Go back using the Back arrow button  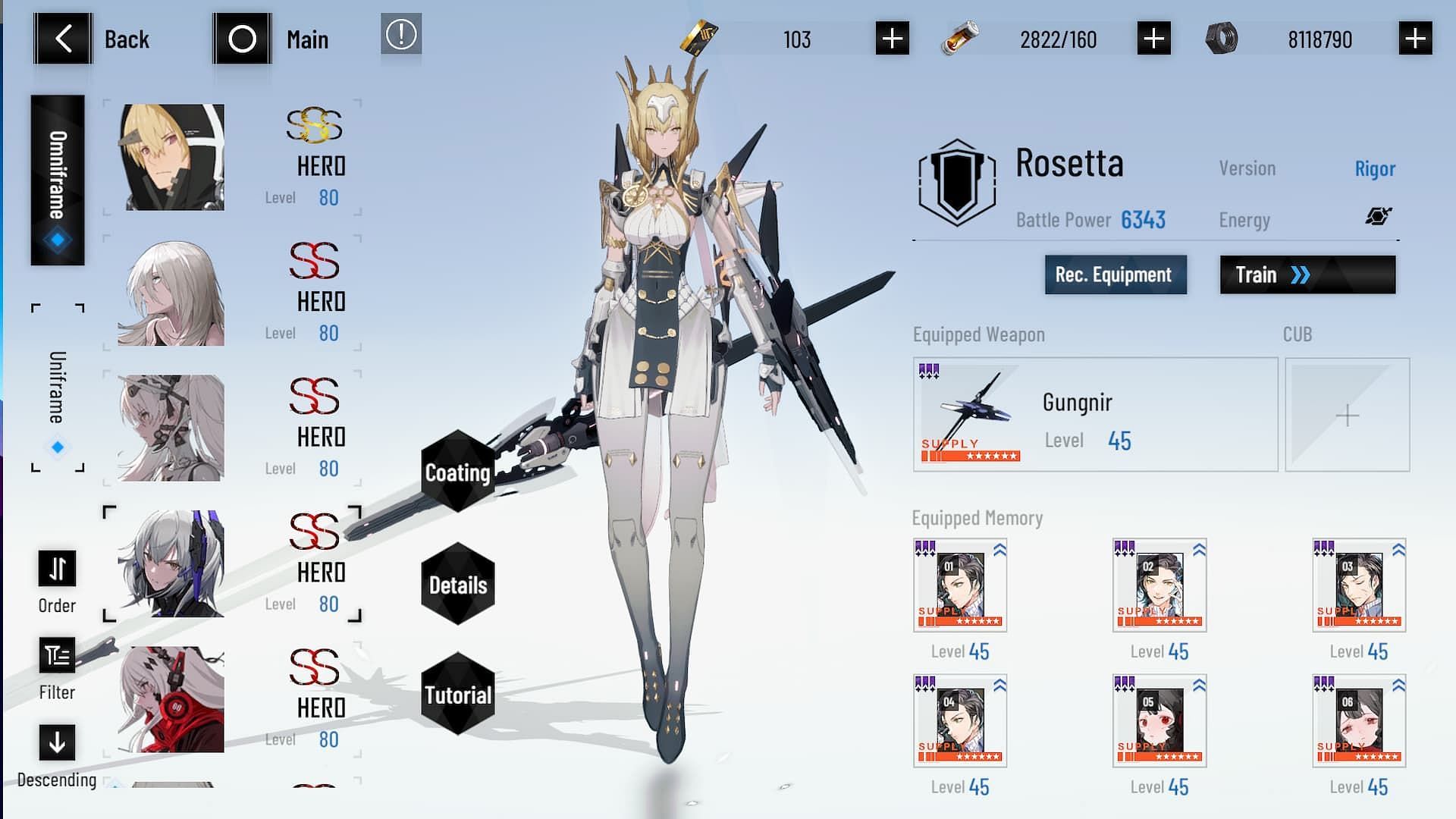(x=64, y=39)
